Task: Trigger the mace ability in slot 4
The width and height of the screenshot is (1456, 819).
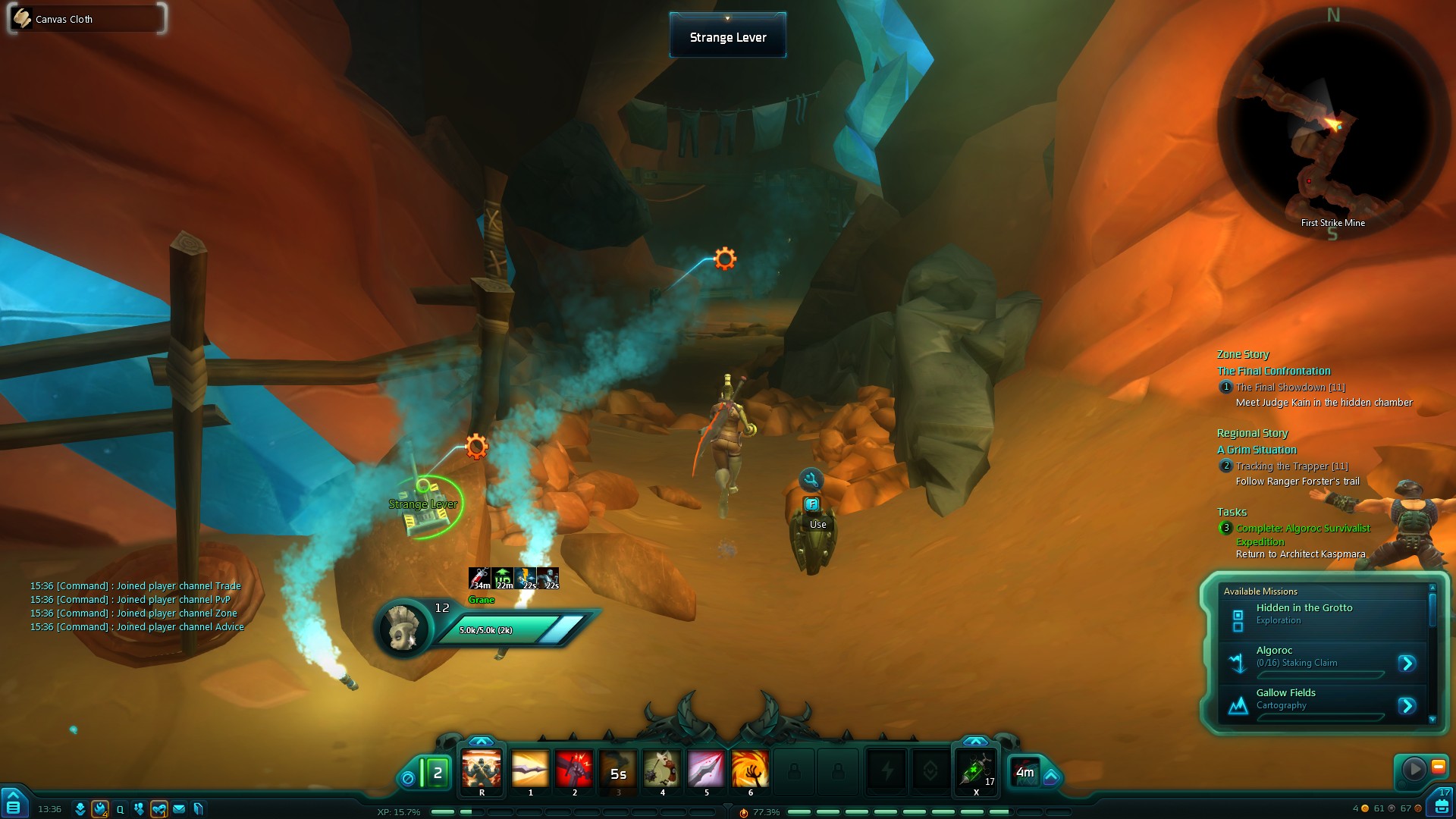Action: click(x=662, y=770)
